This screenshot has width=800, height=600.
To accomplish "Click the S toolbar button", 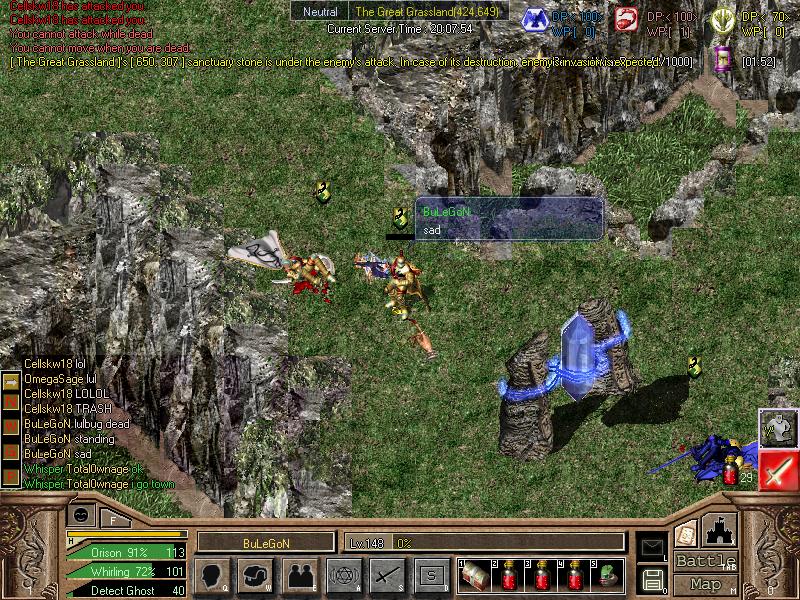I will (x=430, y=575).
